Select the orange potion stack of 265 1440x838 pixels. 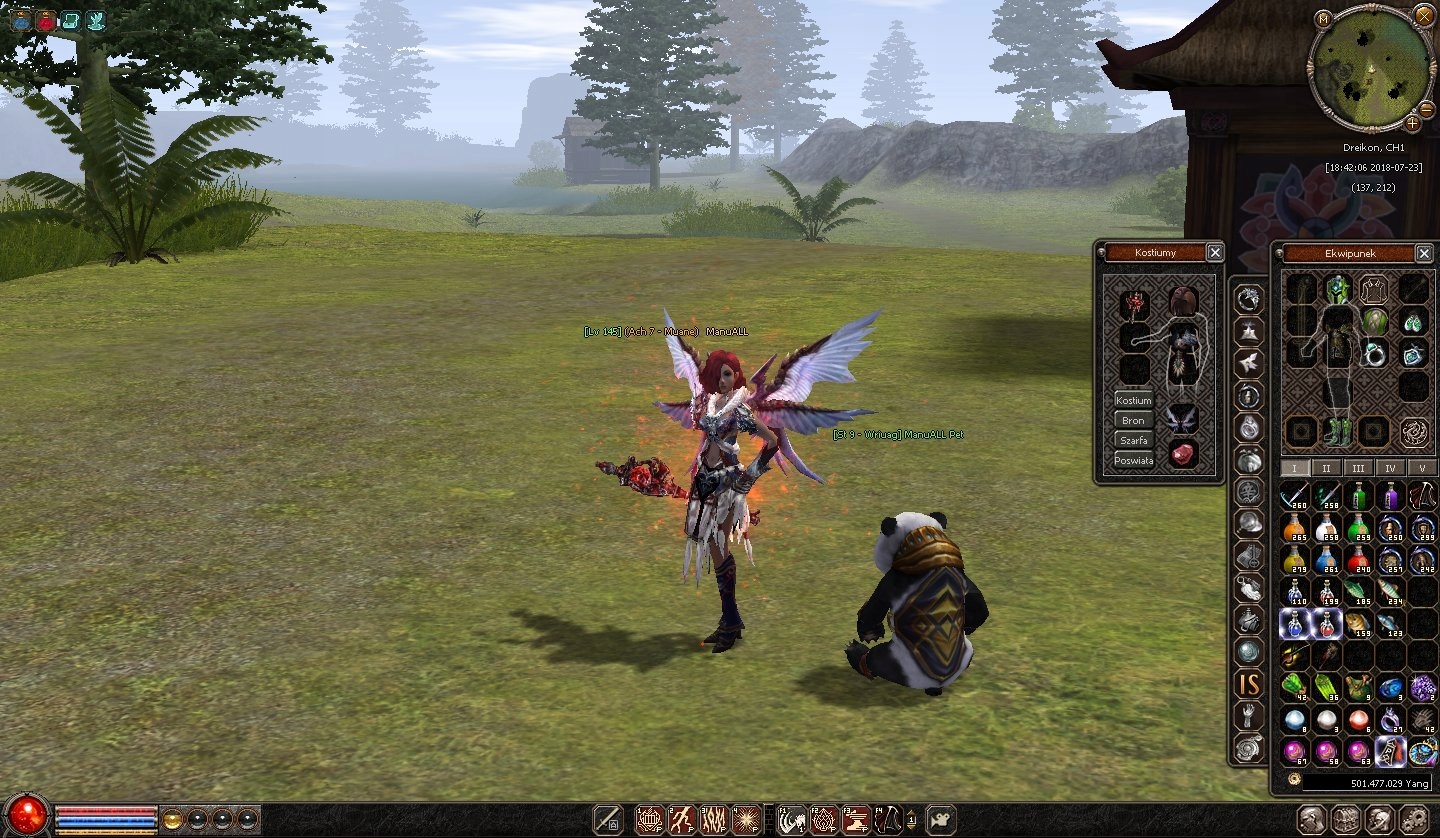click(x=1295, y=528)
